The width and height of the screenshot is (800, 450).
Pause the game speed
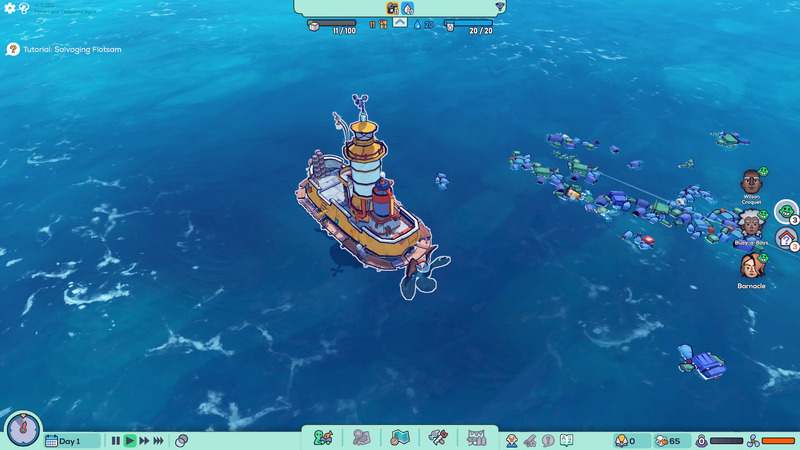click(116, 440)
